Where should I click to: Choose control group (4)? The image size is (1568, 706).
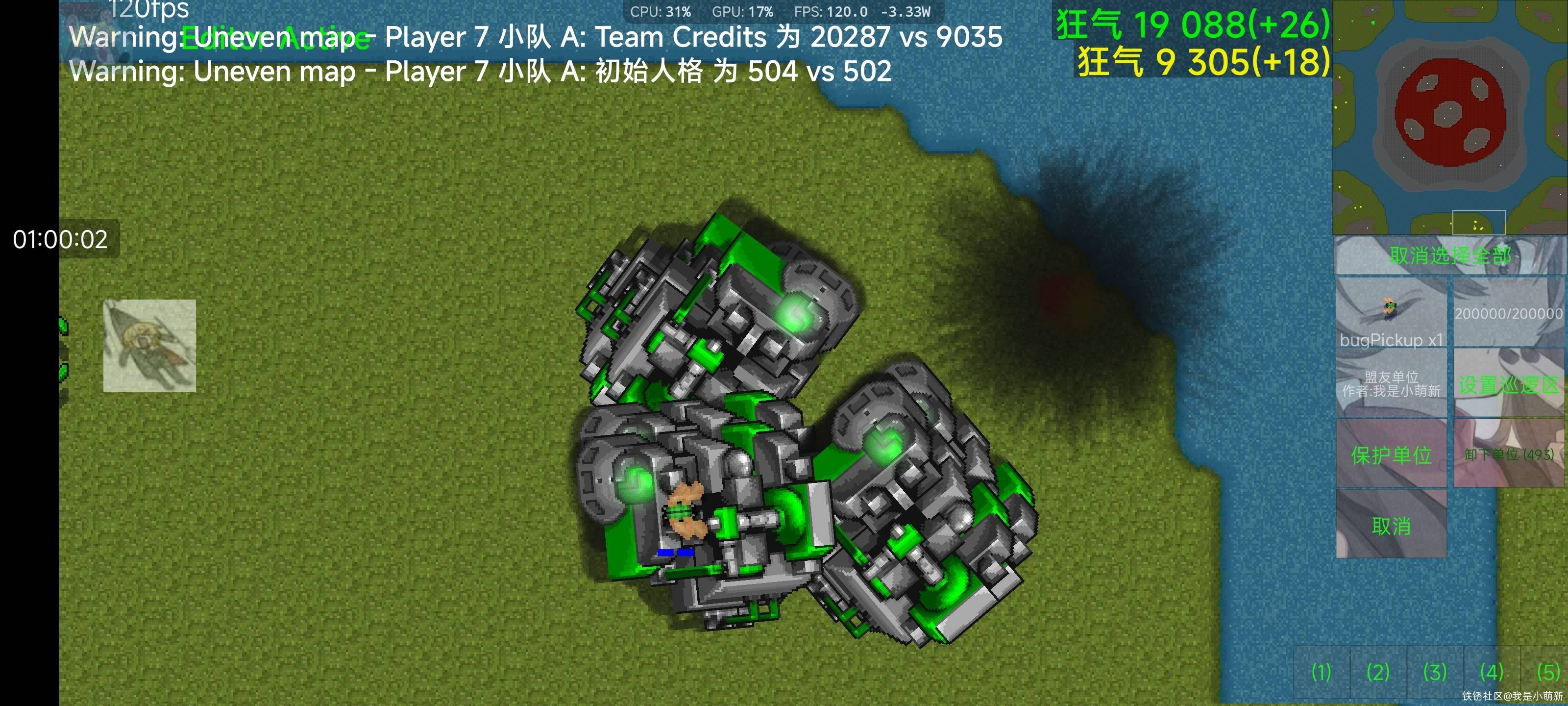[x=1491, y=672]
